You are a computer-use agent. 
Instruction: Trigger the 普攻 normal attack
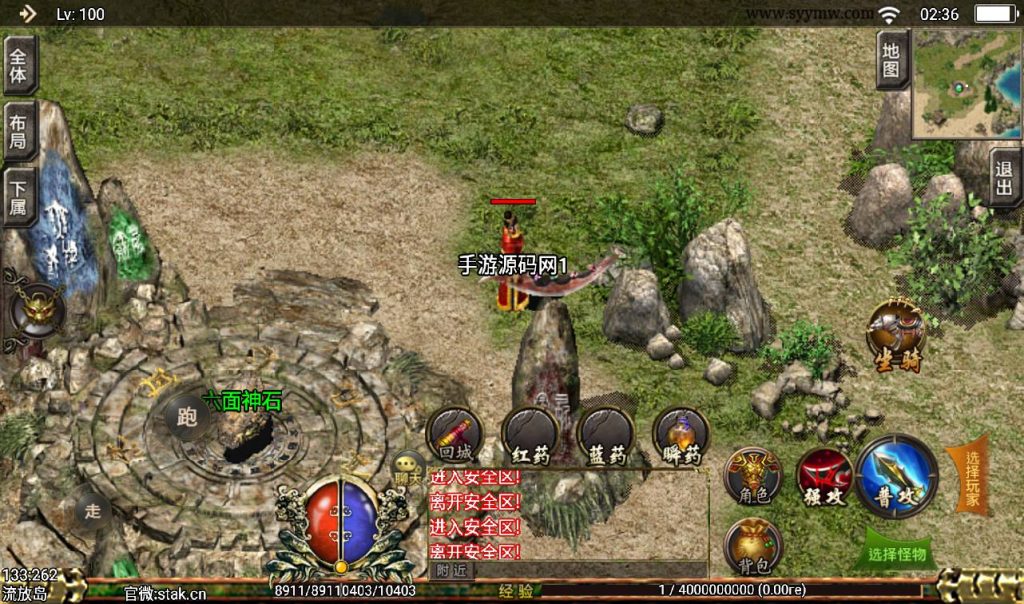tap(897, 477)
